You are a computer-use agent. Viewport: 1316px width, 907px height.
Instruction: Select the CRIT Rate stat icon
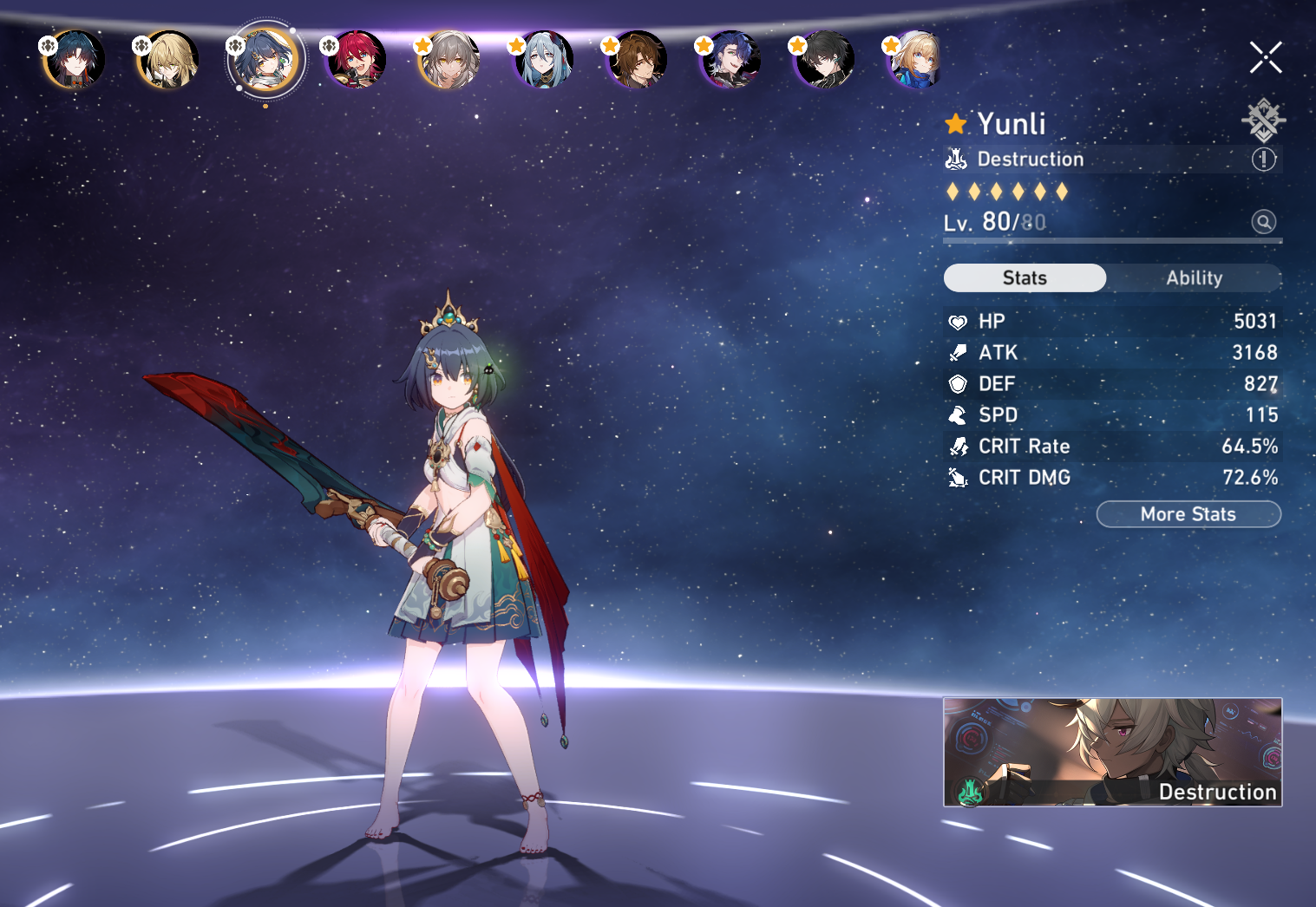click(x=958, y=446)
